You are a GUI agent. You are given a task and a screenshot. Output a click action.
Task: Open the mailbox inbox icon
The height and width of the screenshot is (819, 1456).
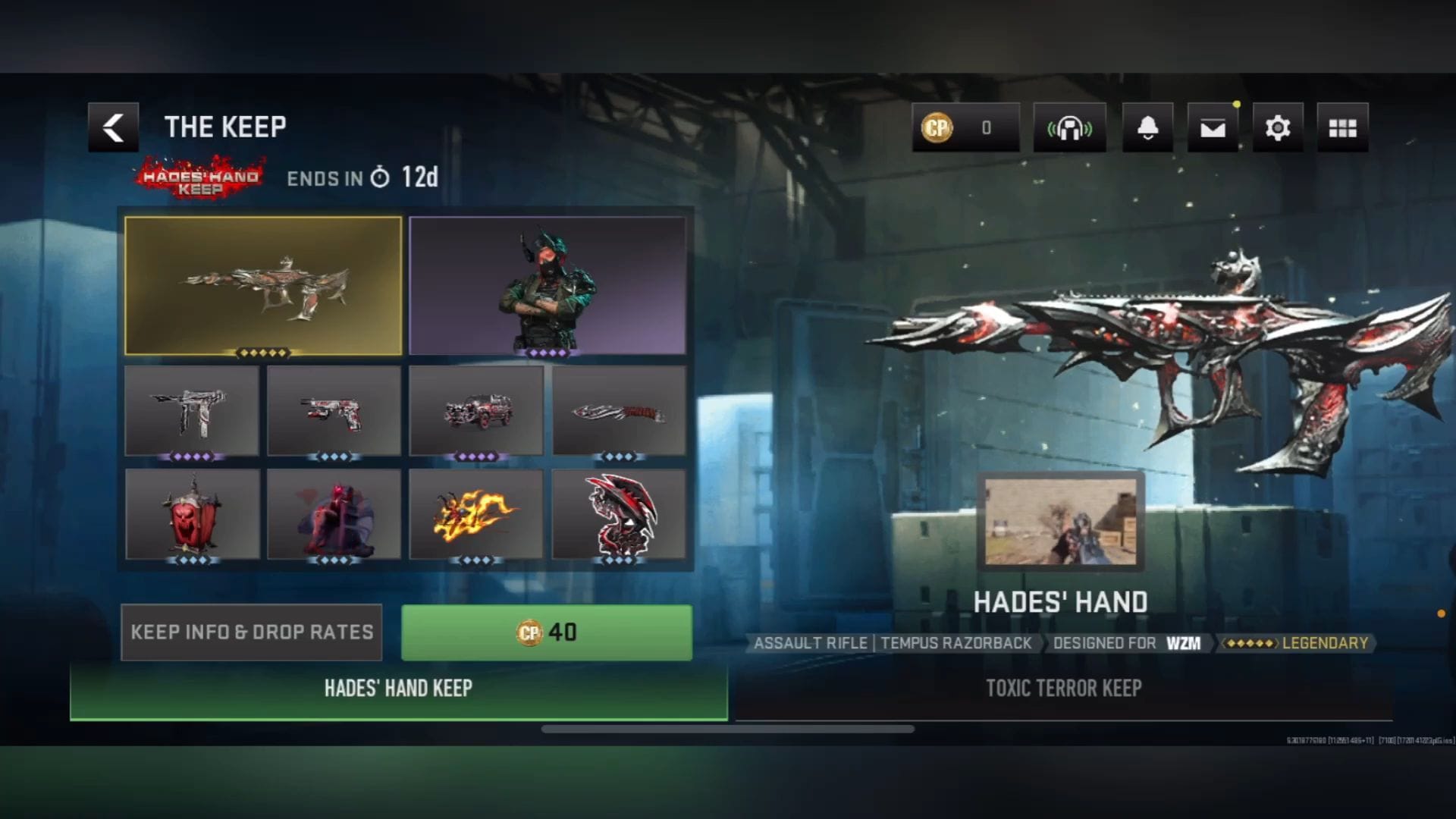pos(1213,127)
